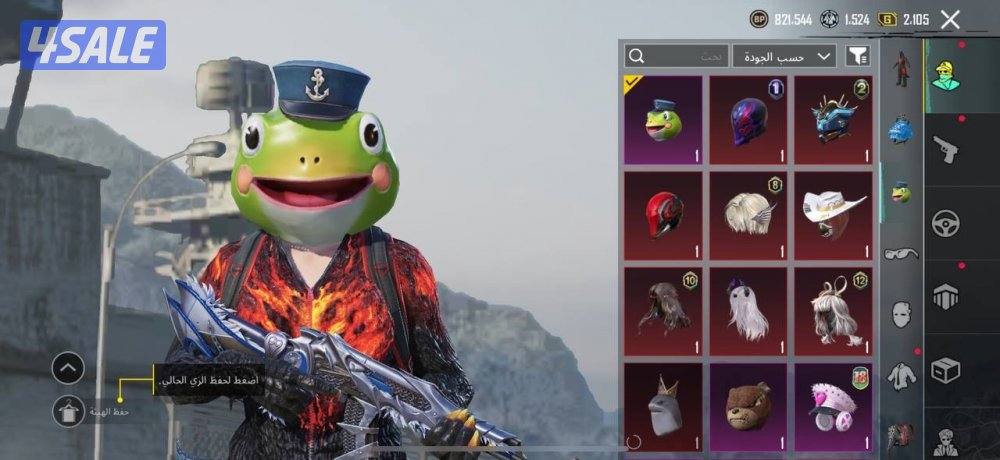1000x460 pixels.
Task: Pick the red motorcycle helmet item
Action: (x=661, y=214)
